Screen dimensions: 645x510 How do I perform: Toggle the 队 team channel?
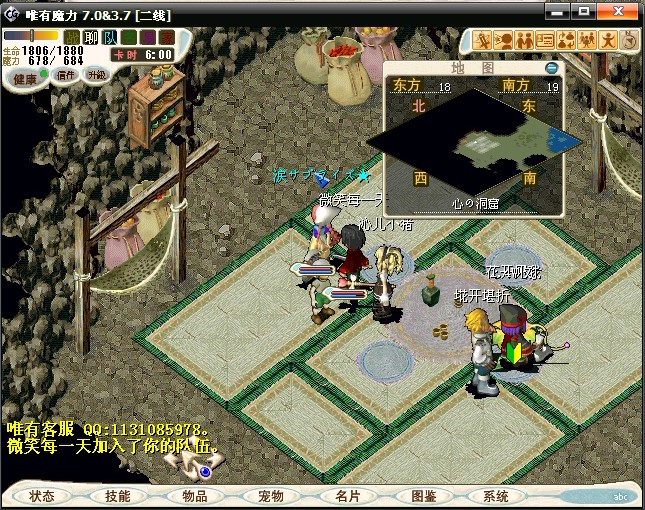110,38
